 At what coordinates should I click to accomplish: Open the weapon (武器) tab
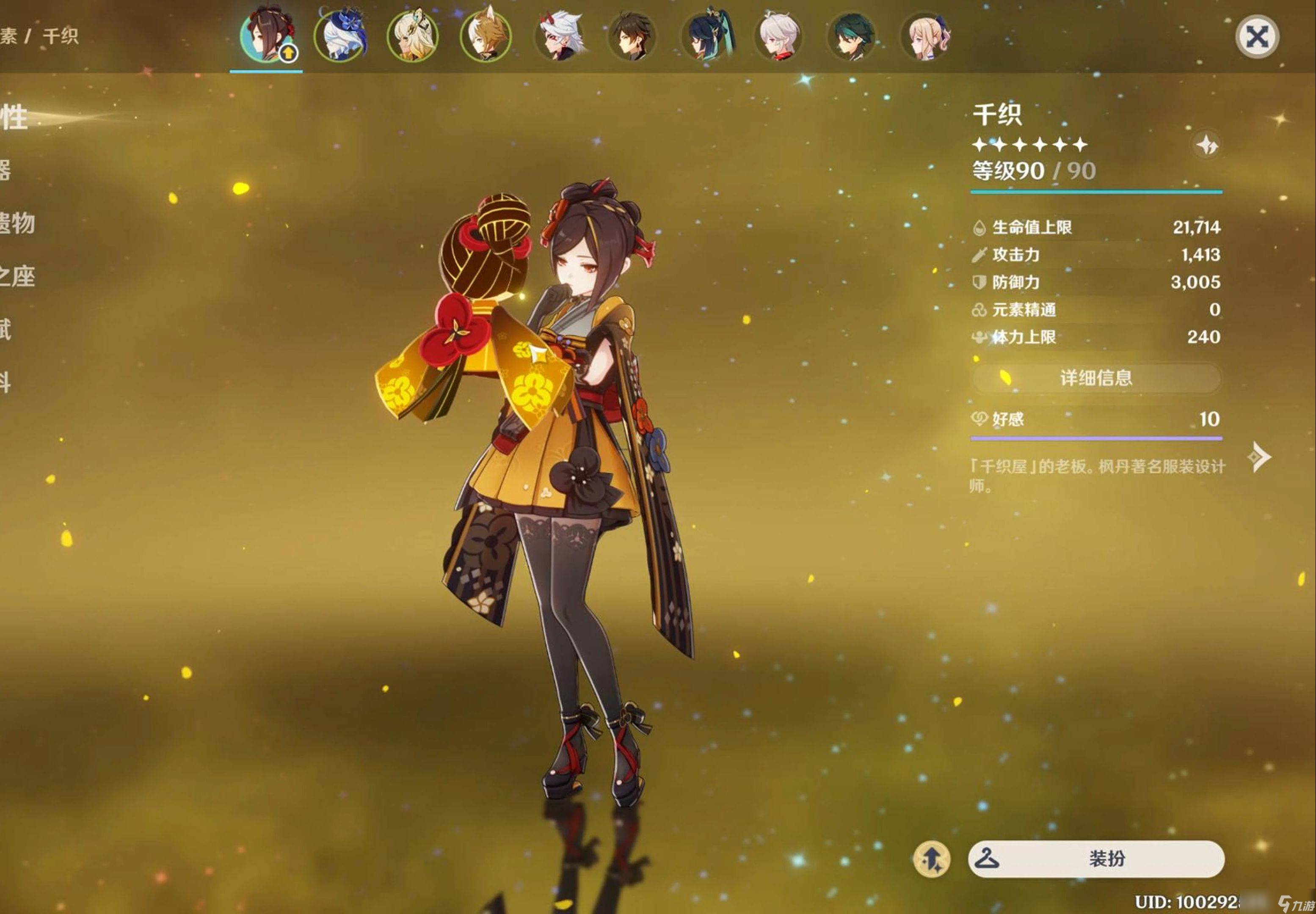[x=6, y=170]
